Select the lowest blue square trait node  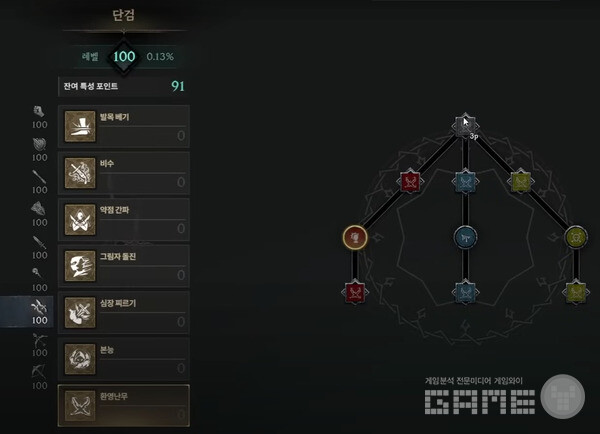pos(464,291)
